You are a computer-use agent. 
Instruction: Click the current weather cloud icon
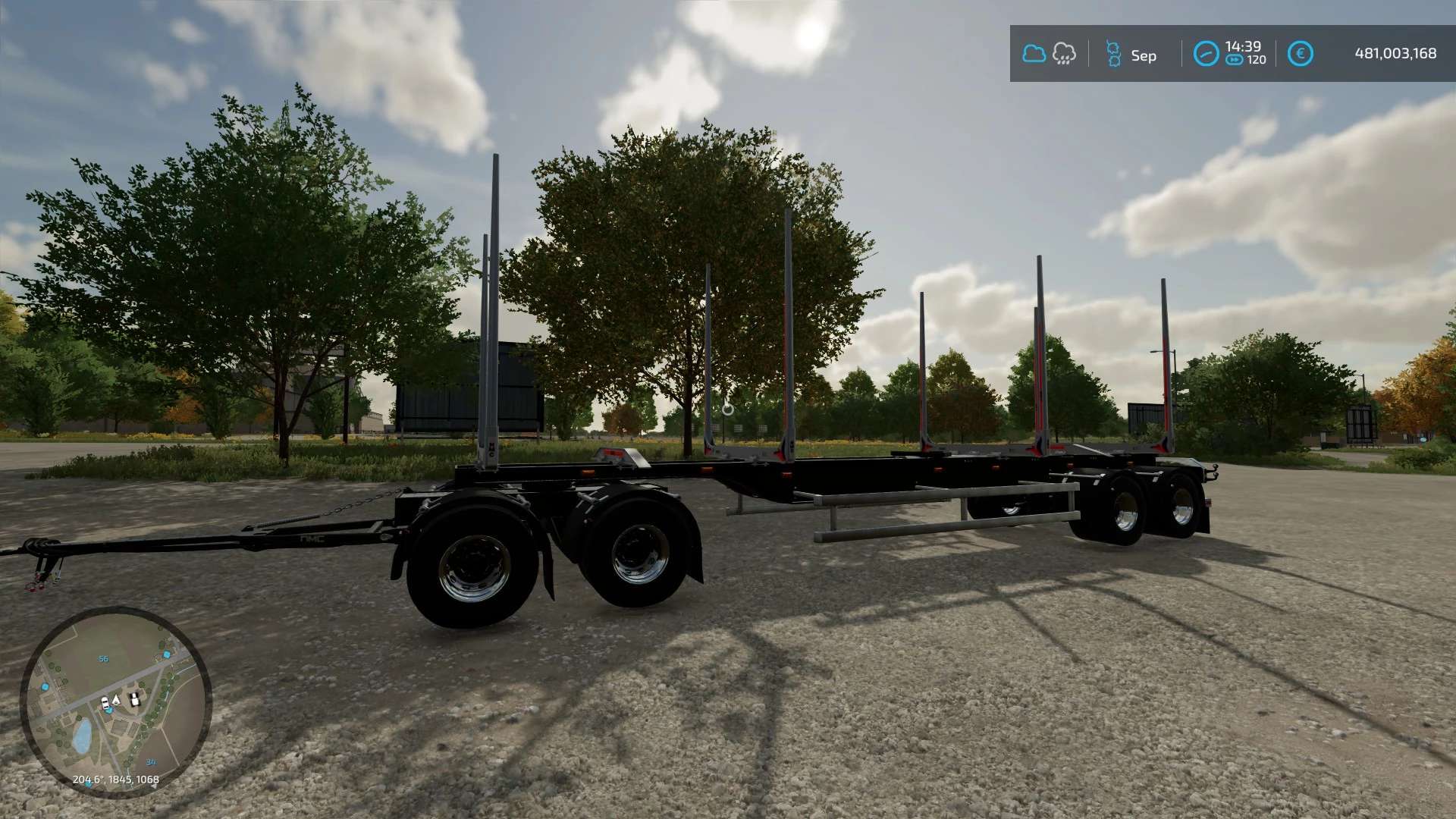1034,54
